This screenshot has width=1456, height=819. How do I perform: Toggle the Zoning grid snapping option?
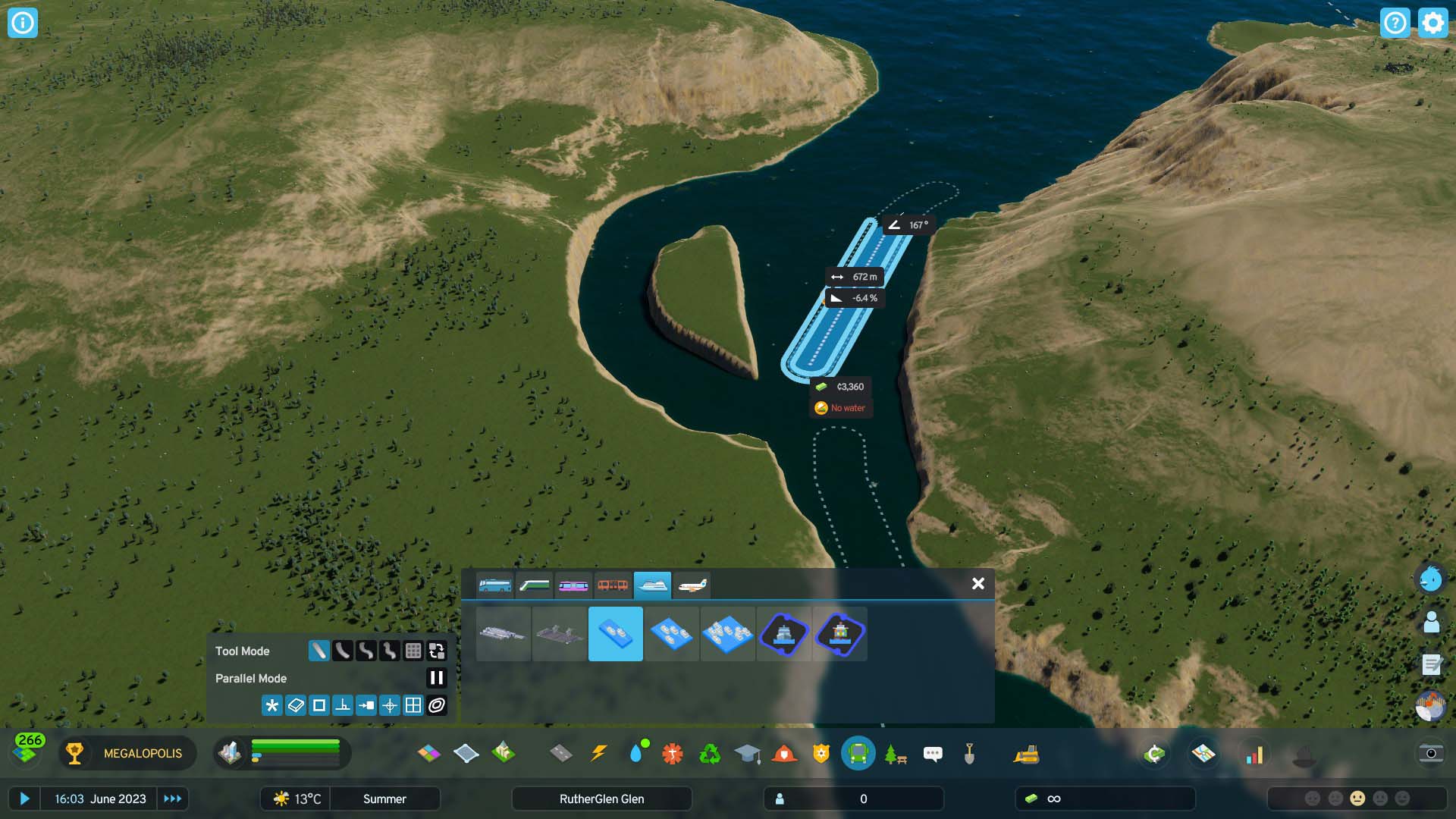(x=413, y=705)
